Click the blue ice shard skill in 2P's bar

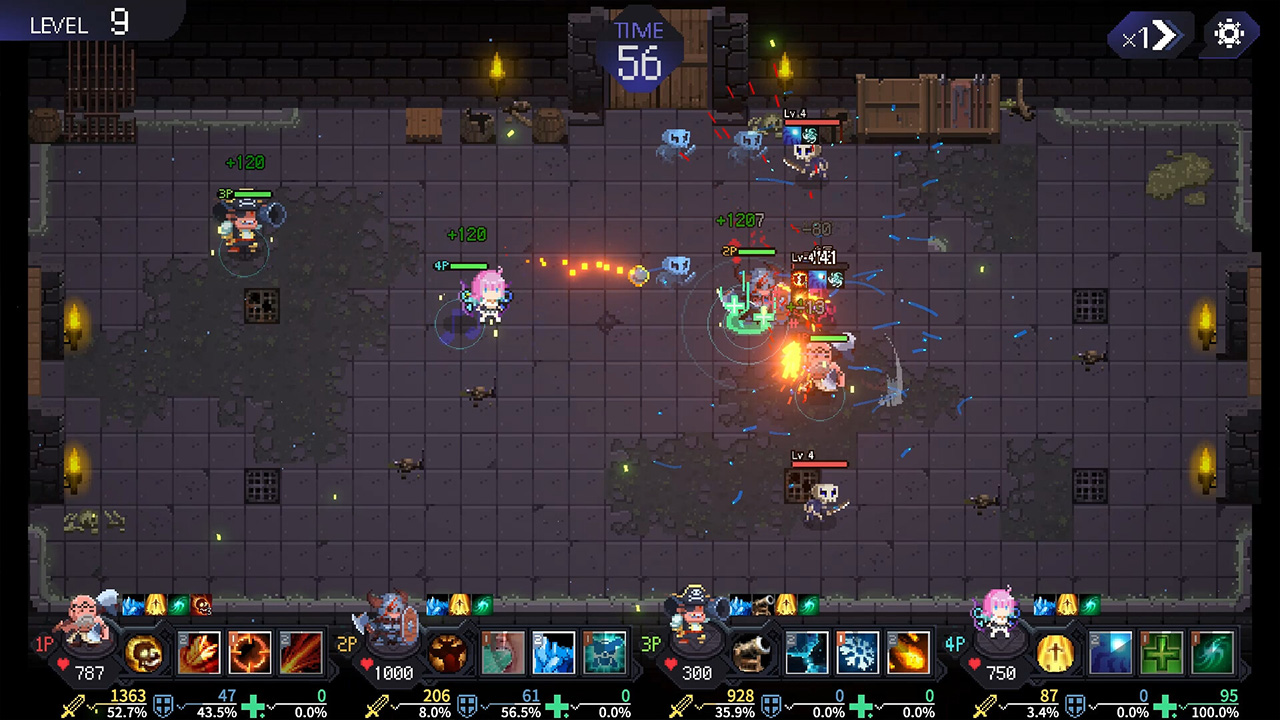554,652
